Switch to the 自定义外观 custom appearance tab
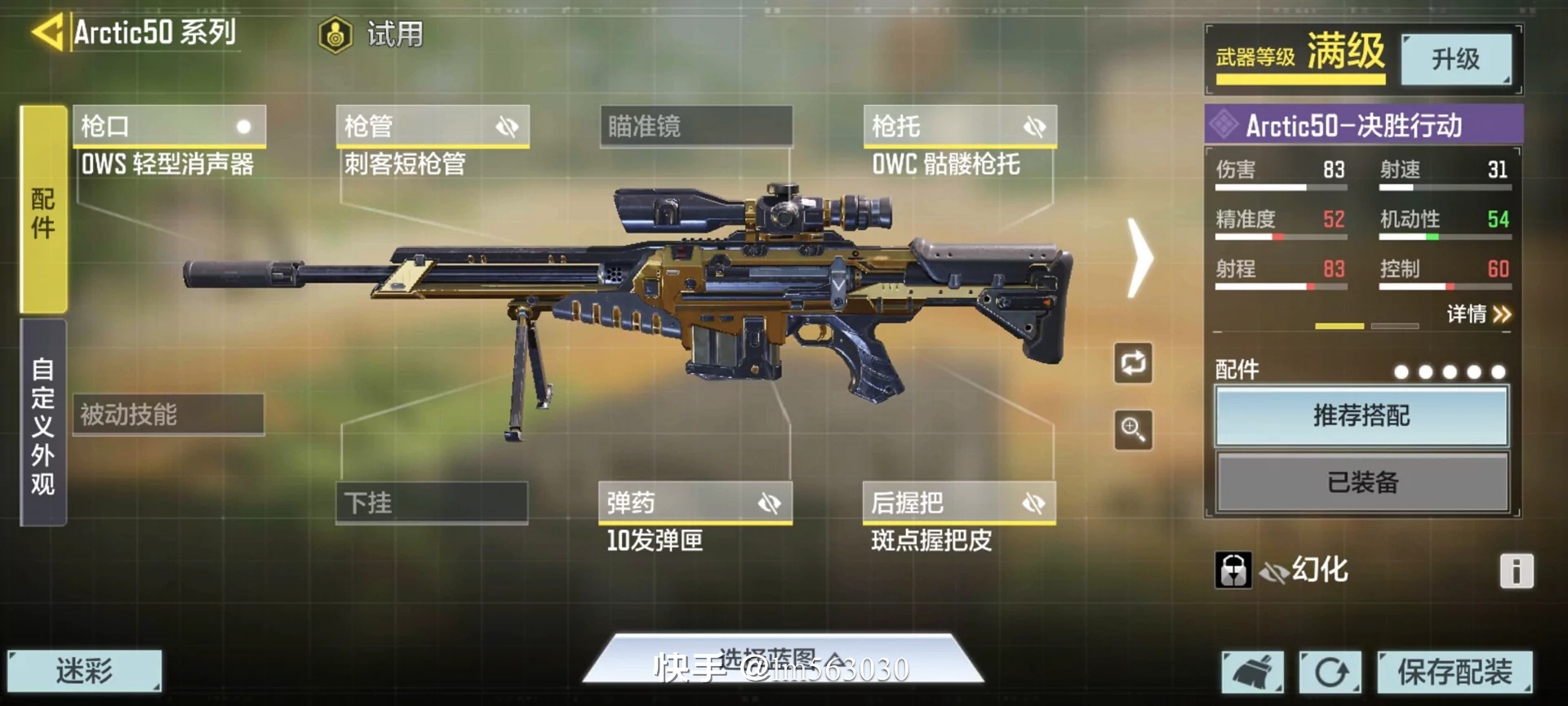The height and width of the screenshot is (706, 1568). [x=43, y=423]
